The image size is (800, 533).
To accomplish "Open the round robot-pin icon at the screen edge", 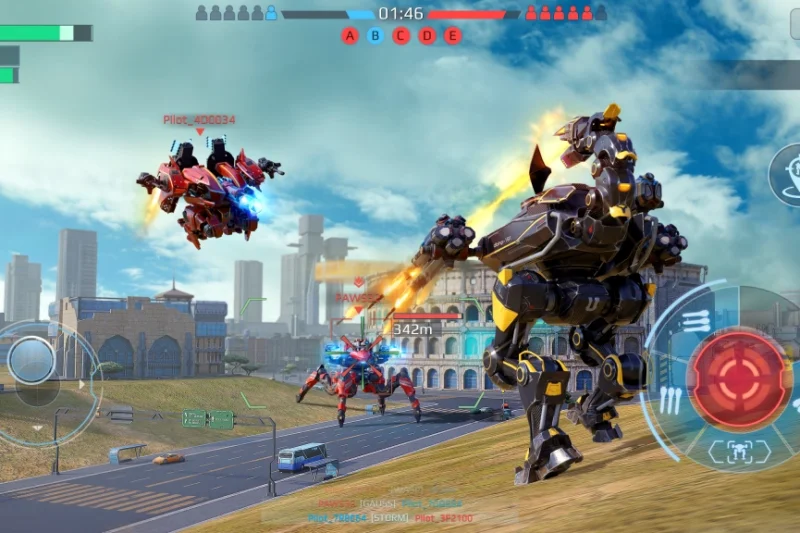I will tap(790, 175).
